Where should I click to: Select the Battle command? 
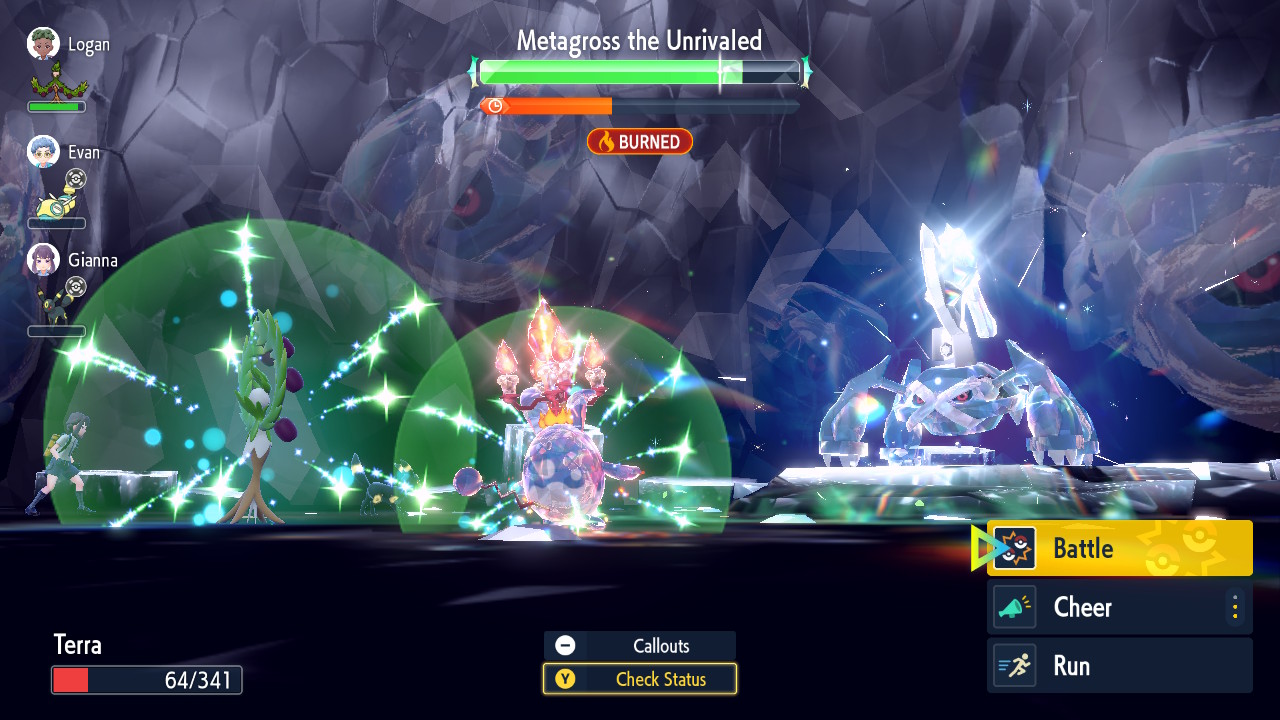coord(1119,548)
